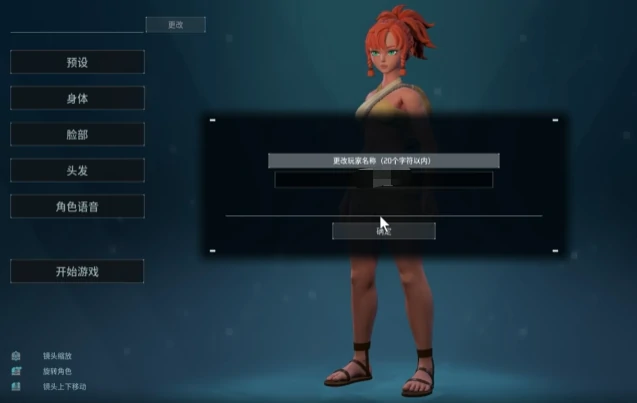Choose the 头发 hair category
The width and height of the screenshot is (637, 403).
click(x=77, y=170)
